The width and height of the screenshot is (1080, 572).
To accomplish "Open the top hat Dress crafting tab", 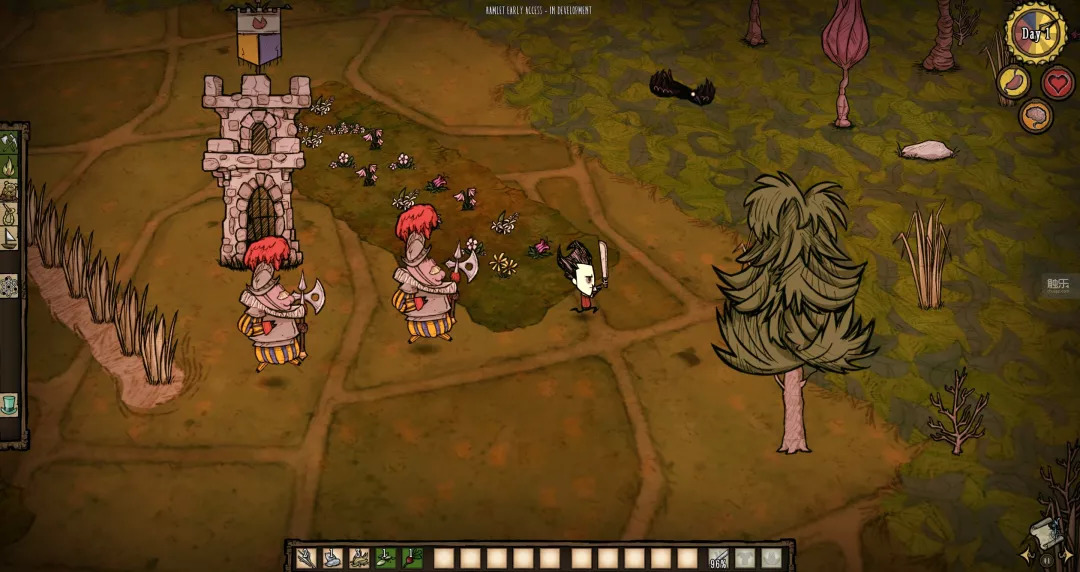I will point(10,404).
